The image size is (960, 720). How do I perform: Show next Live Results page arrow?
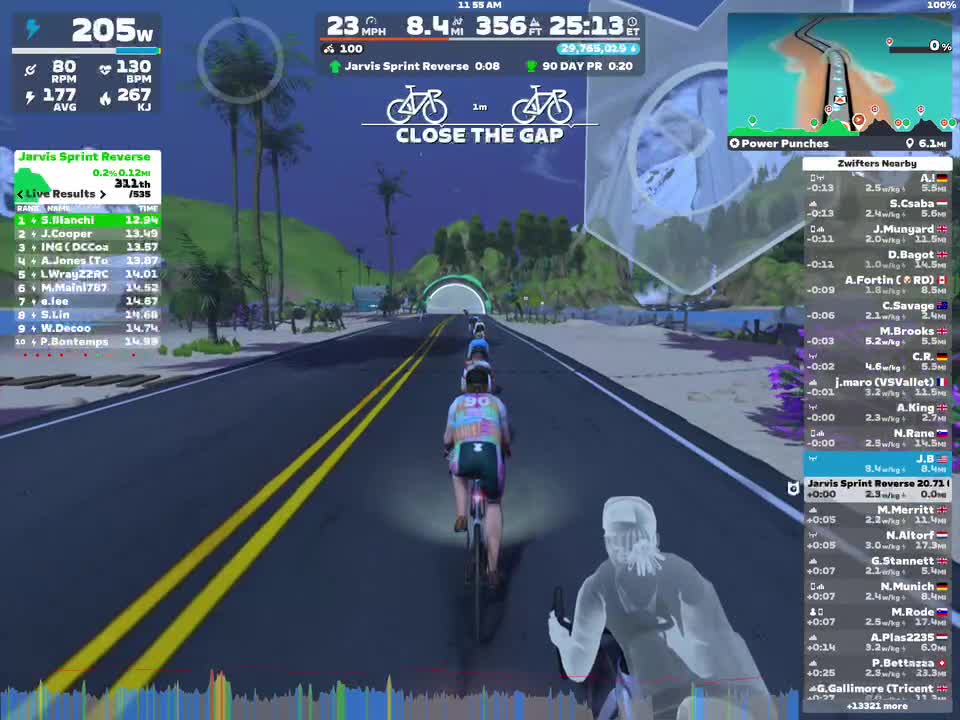pyautogui.click(x=102, y=194)
